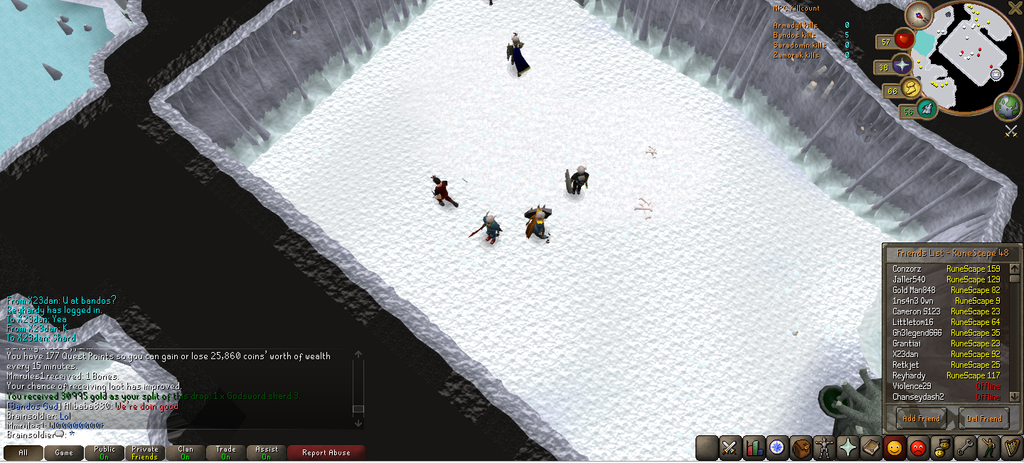
Task: Click the Del Friend button
Action: pyautogui.click(x=984, y=418)
